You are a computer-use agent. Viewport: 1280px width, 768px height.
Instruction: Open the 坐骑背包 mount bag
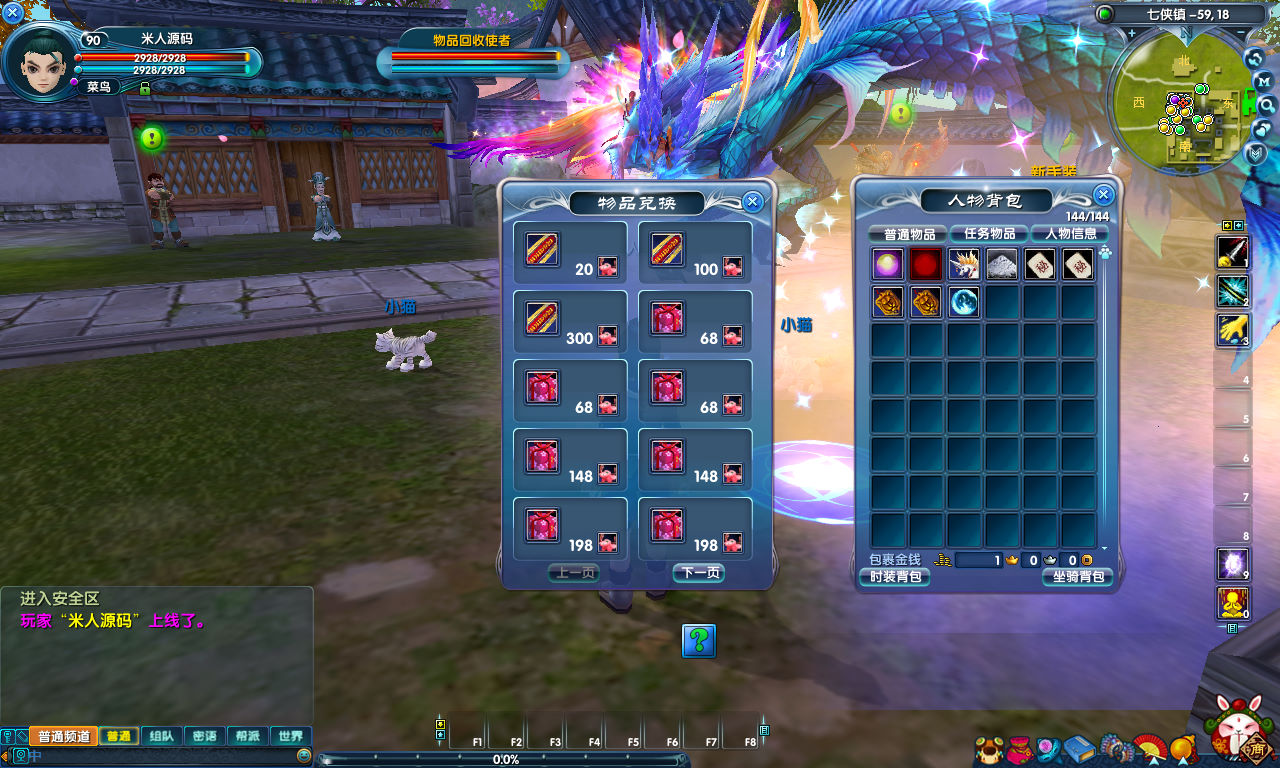(x=1076, y=577)
